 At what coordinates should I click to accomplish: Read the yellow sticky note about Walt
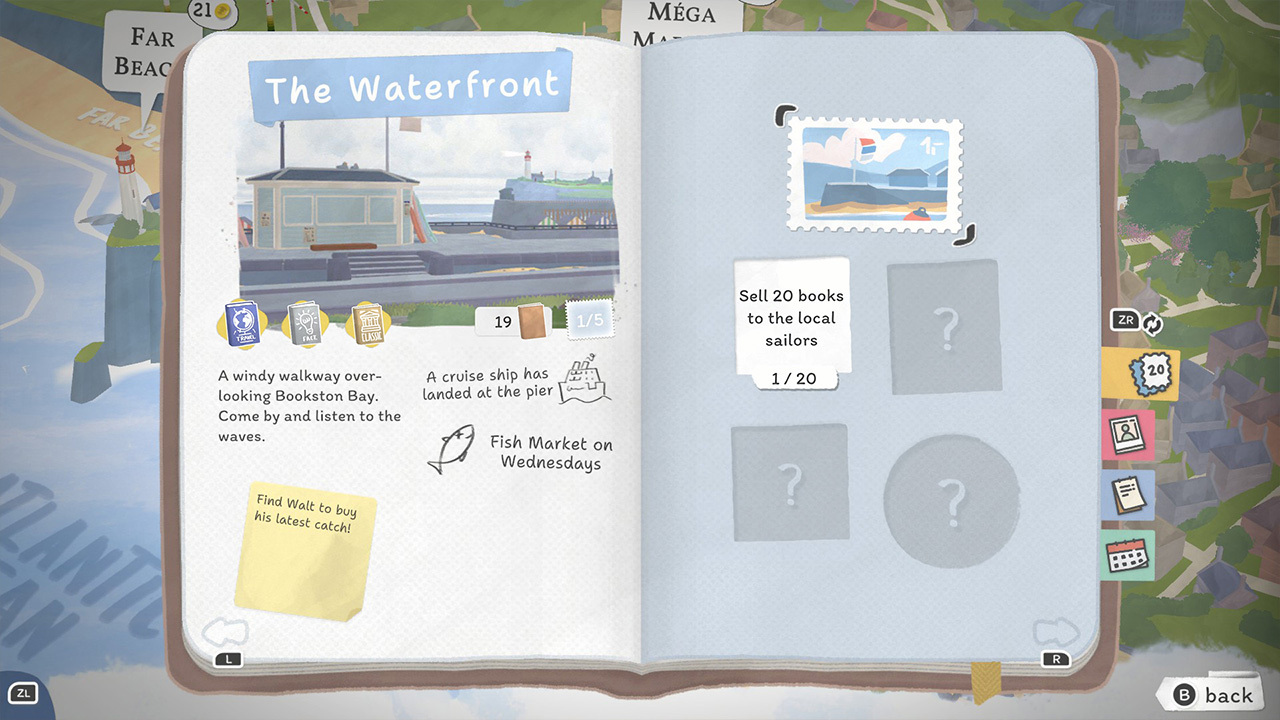pyautogui.click(x=304, y=548)
